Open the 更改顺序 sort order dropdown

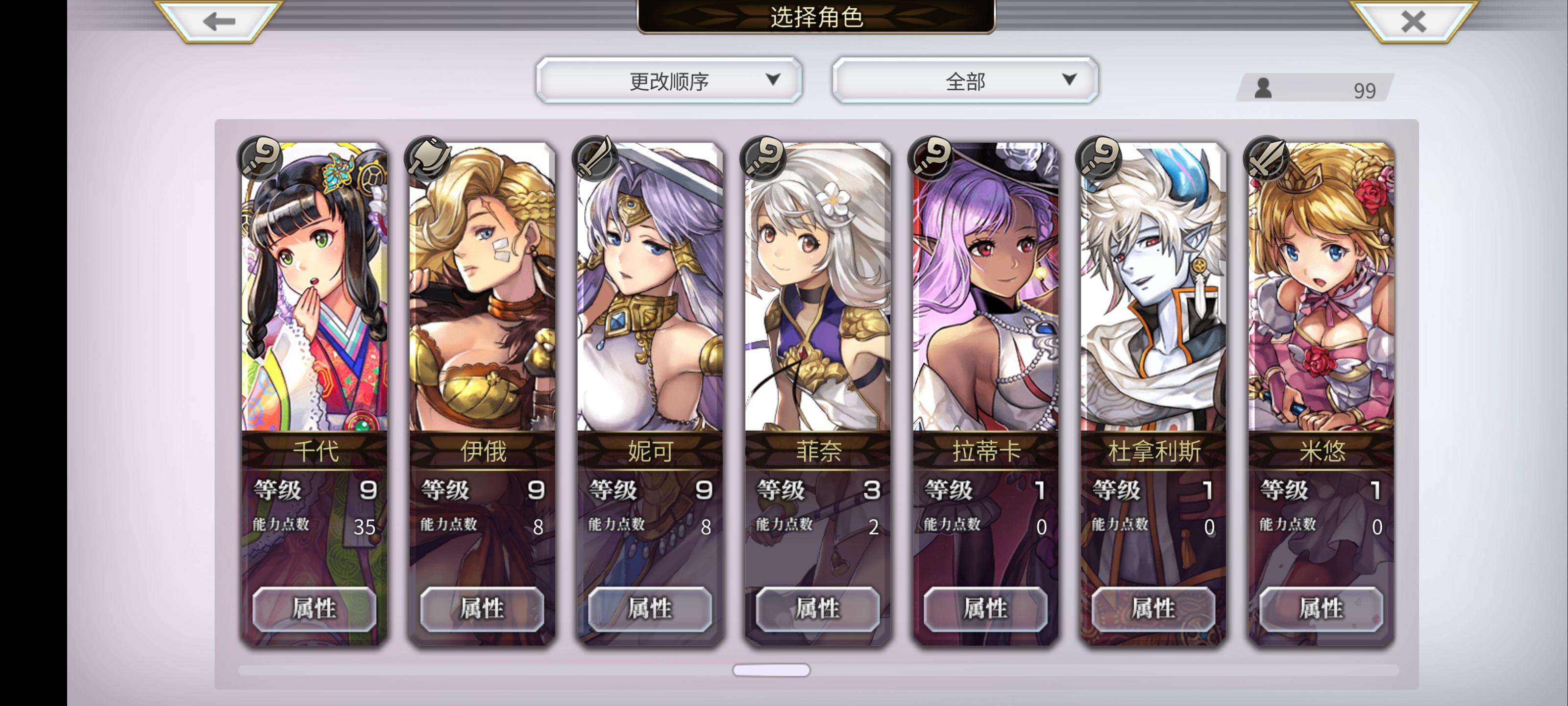coord(669,79)
